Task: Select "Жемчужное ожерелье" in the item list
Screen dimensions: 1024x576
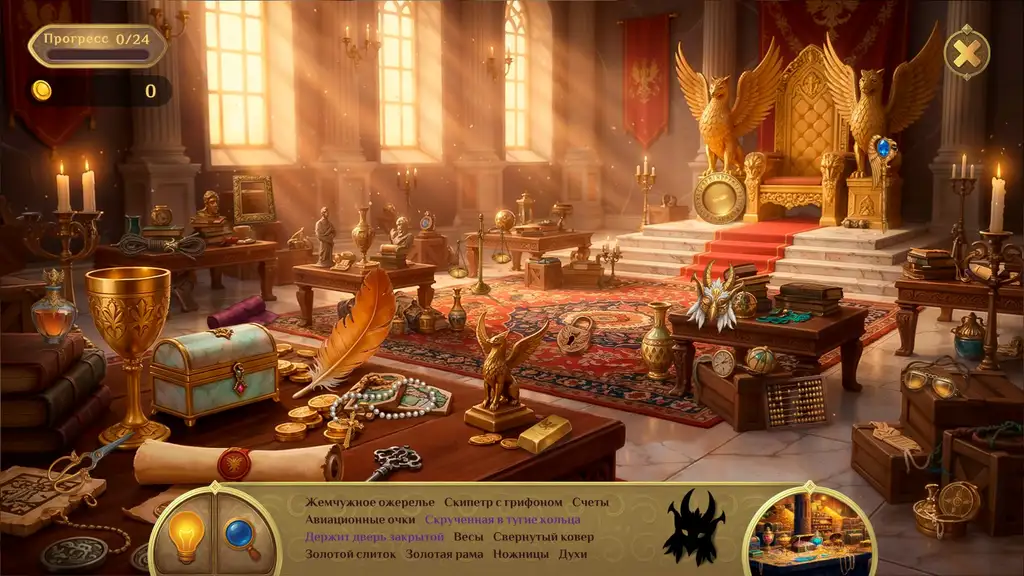Action: click(370, 502)
